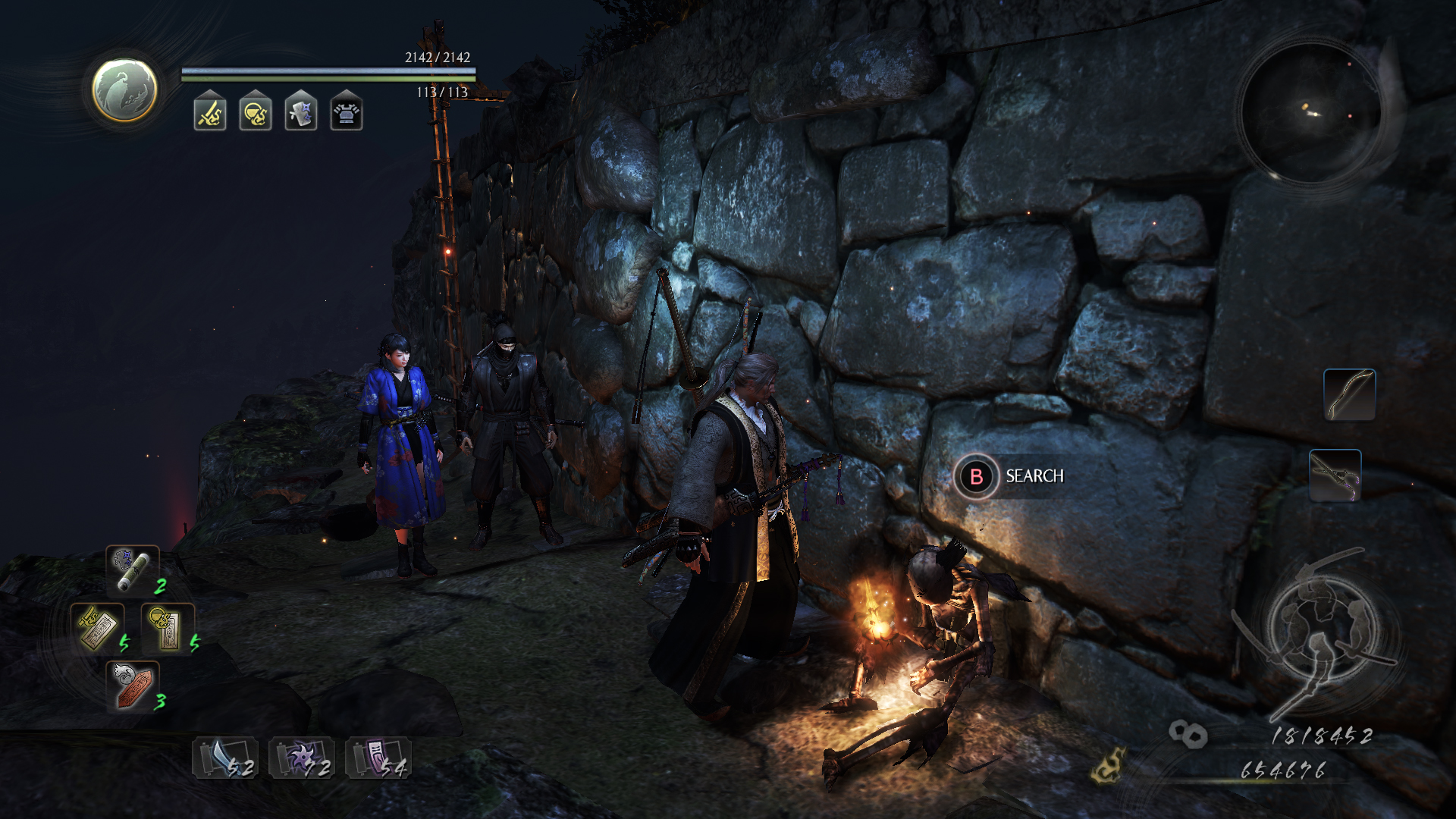This screenshot has width=1456, height=819.
Task: Check the shuriken scroll status icon
Action: (x=301, y=114)
